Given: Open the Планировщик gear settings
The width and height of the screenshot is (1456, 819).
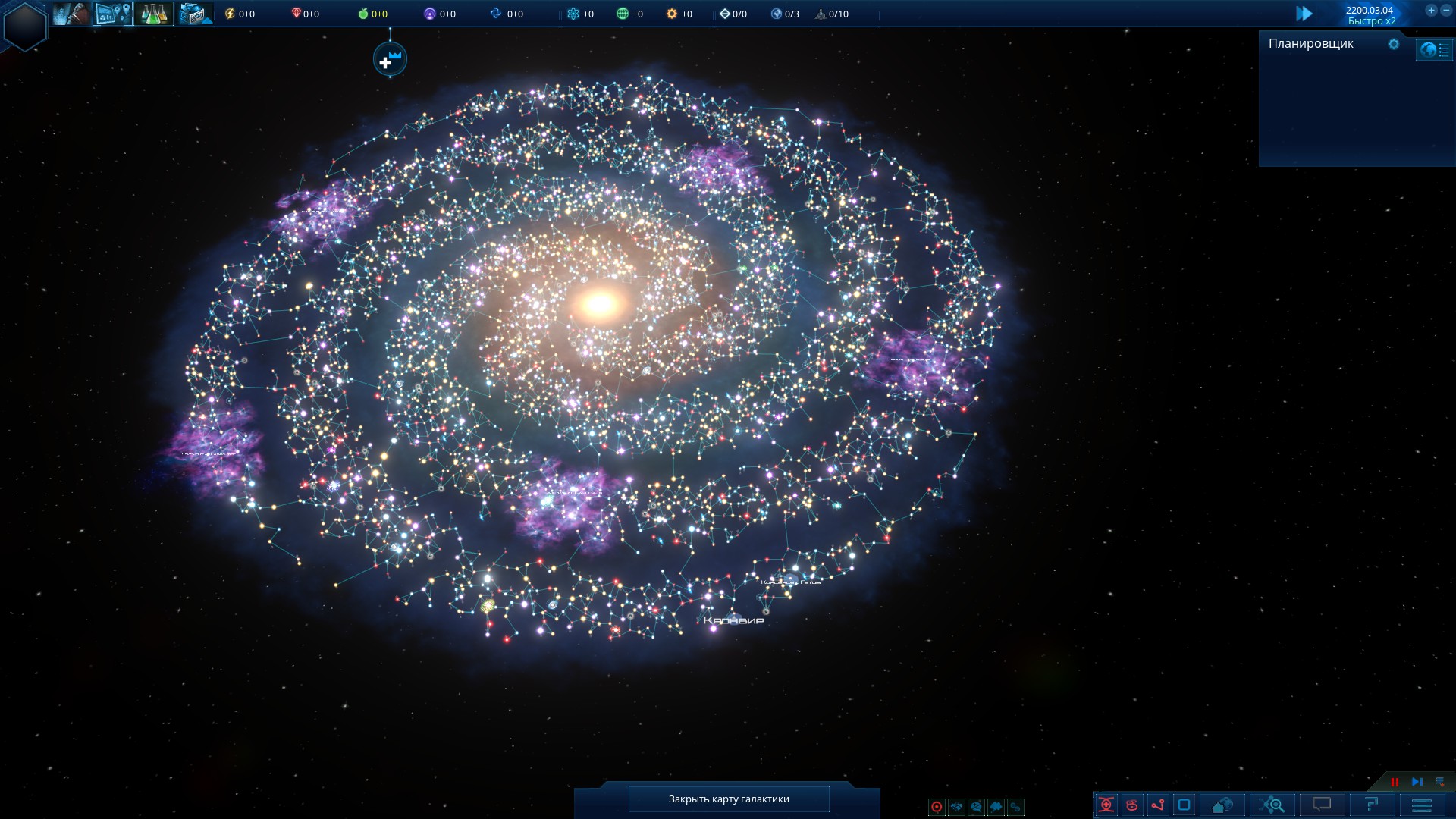Looking at the screenshot, I should 1393,44.
